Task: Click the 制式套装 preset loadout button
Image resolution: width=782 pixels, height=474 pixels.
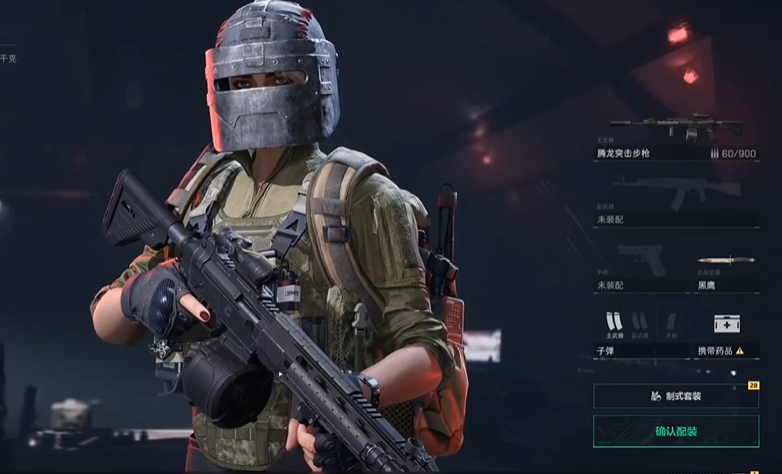Action: point(676,396)
